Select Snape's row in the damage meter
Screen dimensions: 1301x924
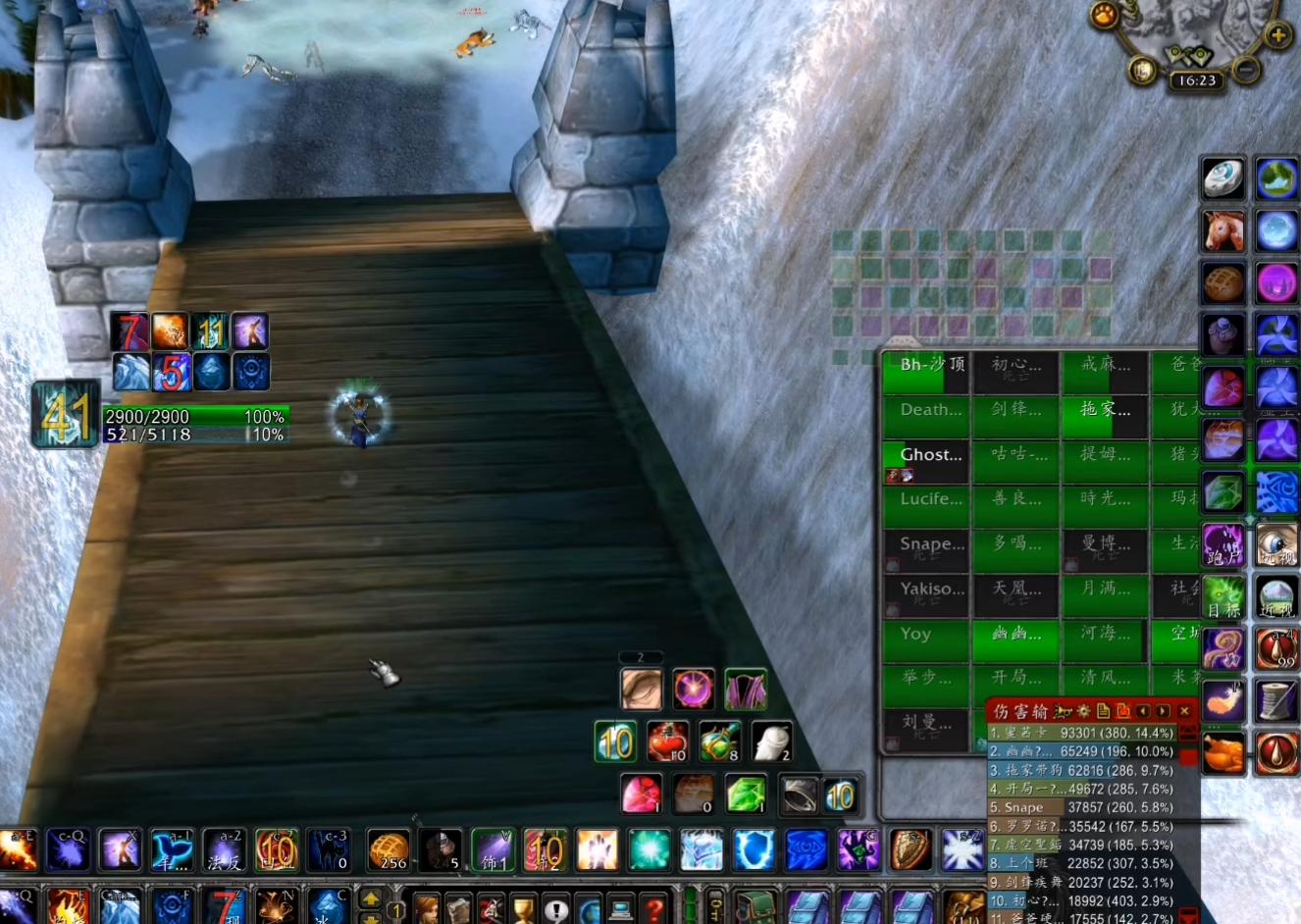coord(1079,807)
